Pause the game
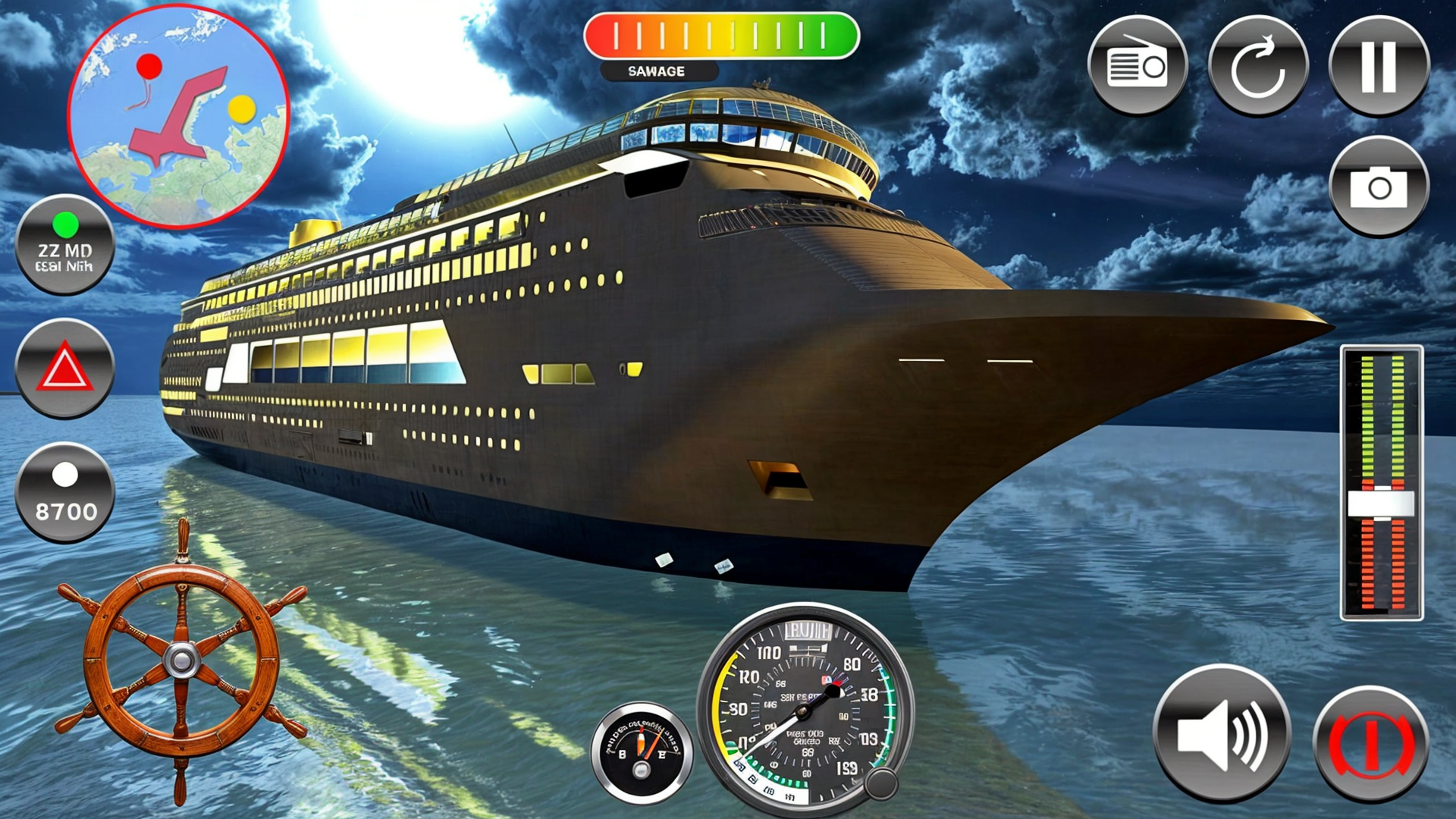This screenshot has height=819, width=1456. [1379, 65]
